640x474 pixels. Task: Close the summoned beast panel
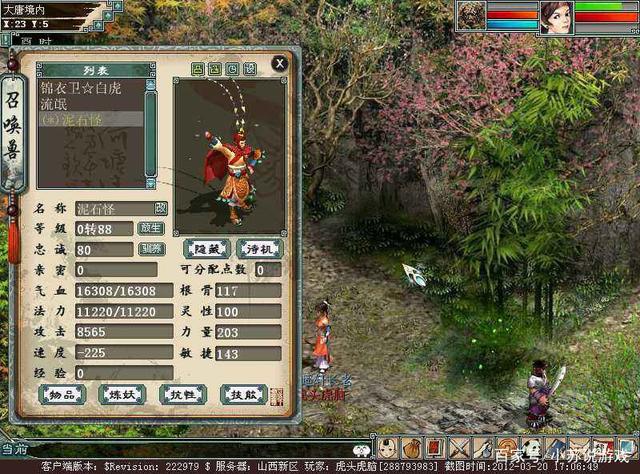281,63
